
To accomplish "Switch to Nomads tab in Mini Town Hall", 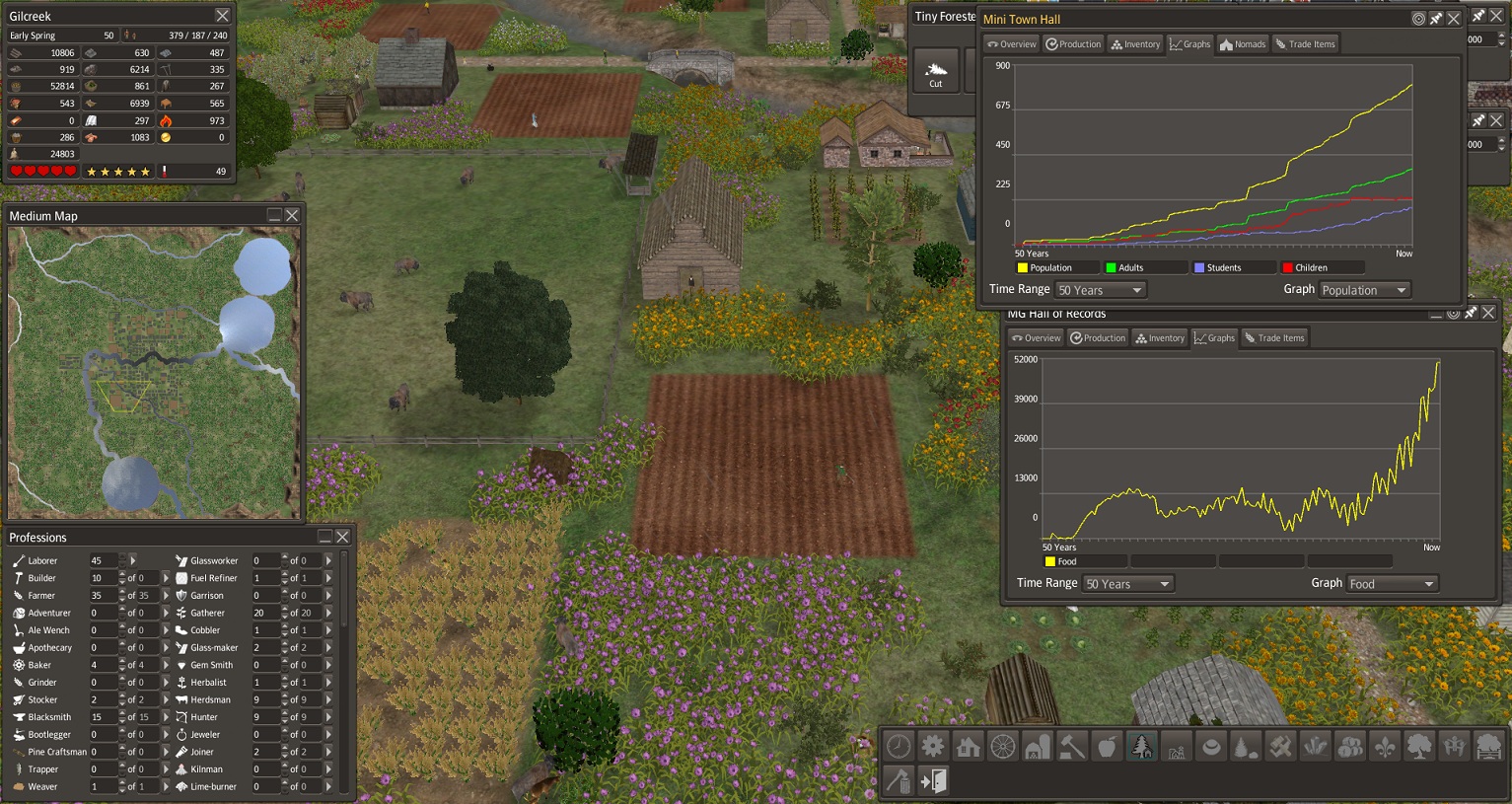I will pos(1242,44).
